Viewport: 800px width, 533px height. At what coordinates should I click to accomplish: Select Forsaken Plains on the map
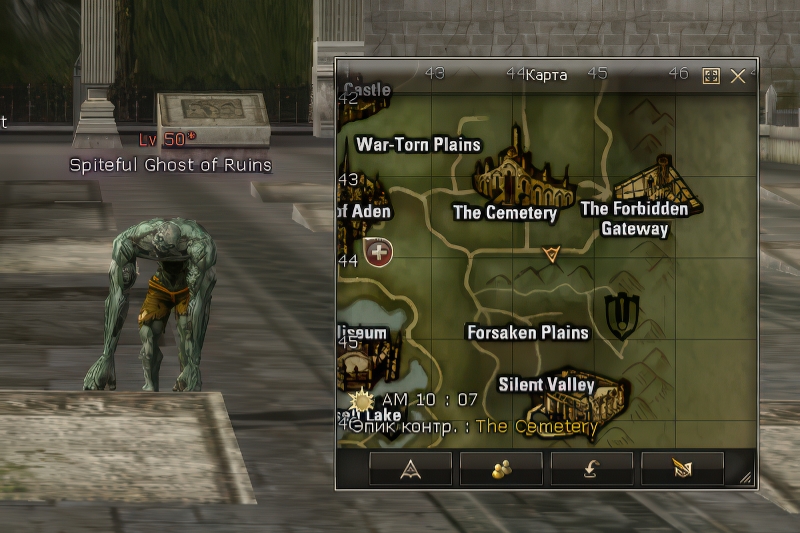pyautogui.click(x=528, y=332)
